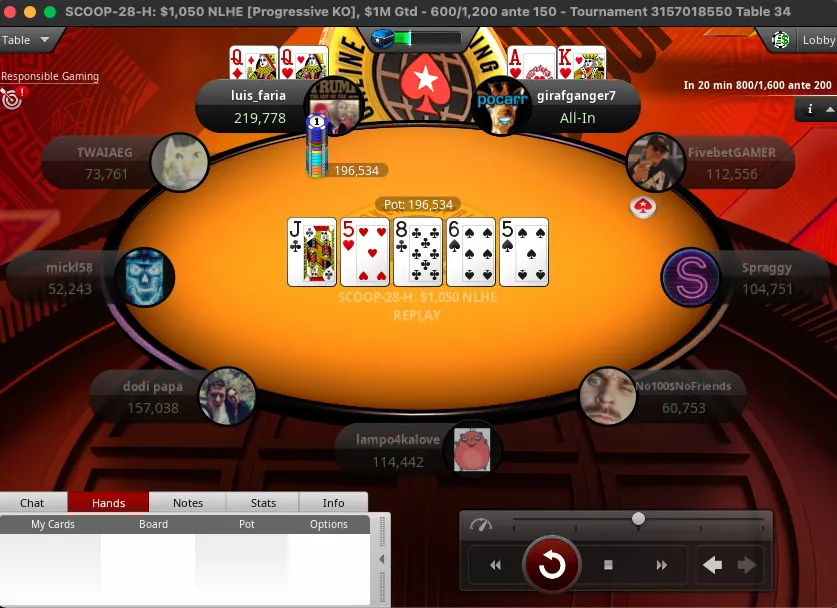Select Spraggy's player avatar
The height and width of the screenshot is (608, 837).
point(691,277)
